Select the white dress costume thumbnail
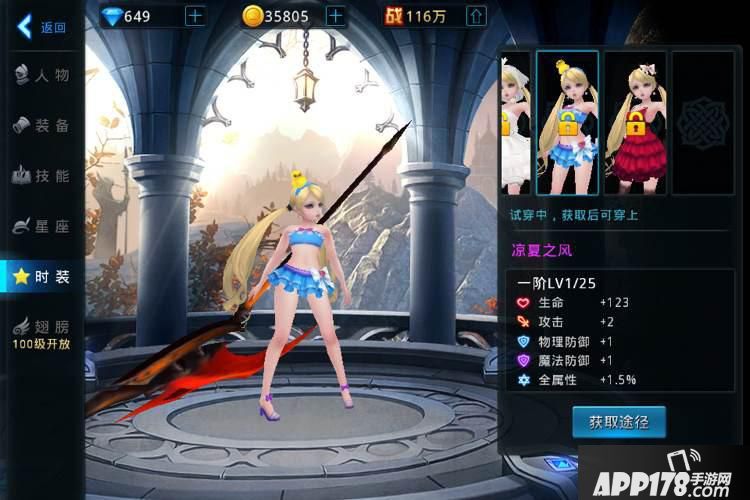The width and height of the screenshot is (750, 500). coord(515,122)
